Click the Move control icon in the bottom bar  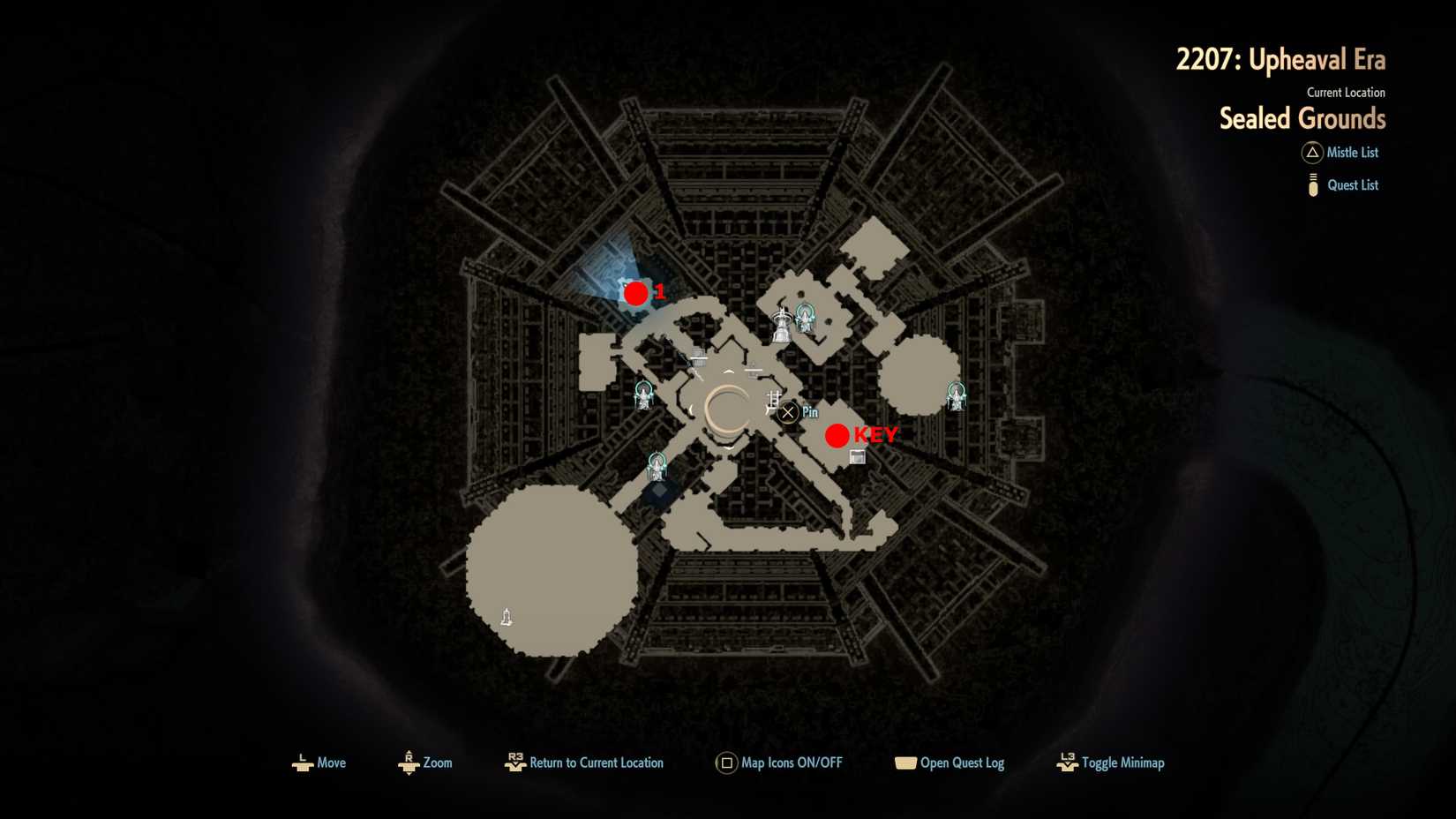300,763
